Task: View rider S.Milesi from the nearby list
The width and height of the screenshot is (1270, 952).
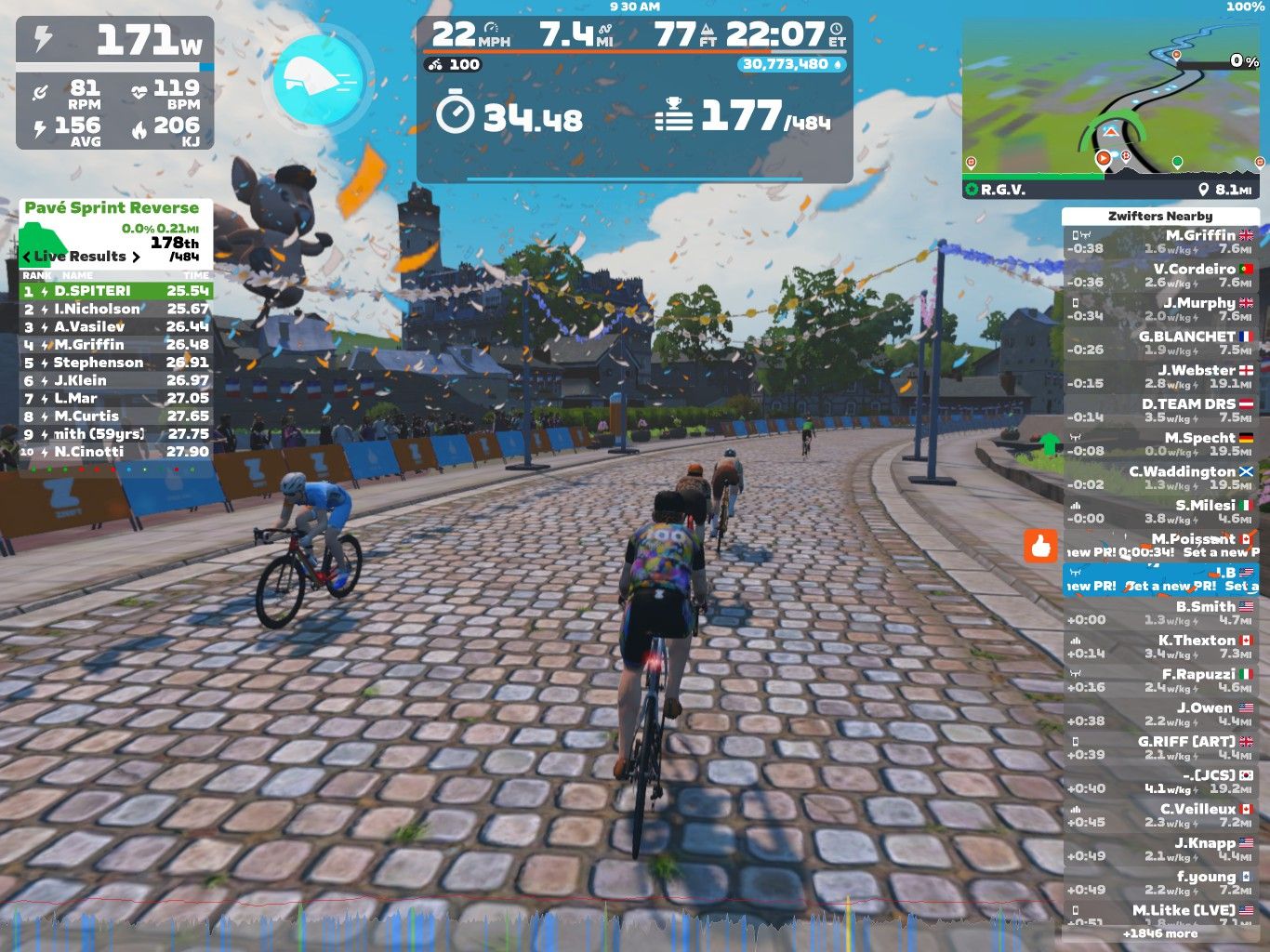Action: click(1160, 511)
